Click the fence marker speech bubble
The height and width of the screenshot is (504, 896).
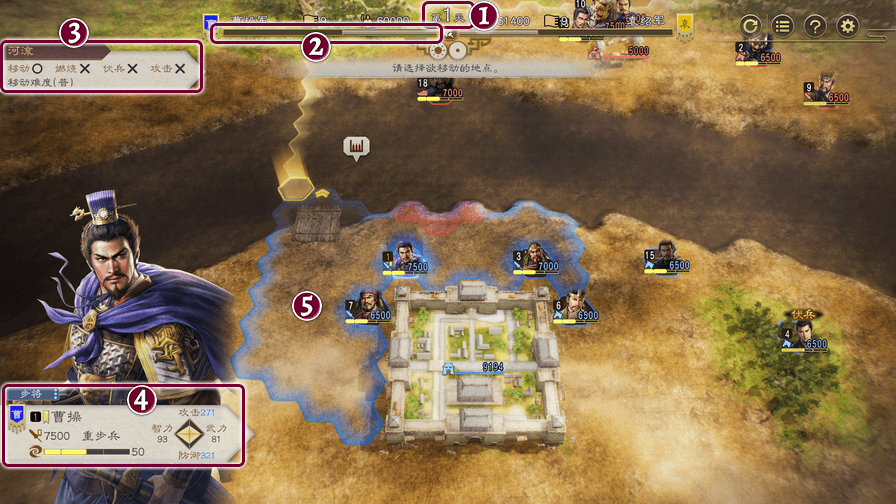click(356, 148)
